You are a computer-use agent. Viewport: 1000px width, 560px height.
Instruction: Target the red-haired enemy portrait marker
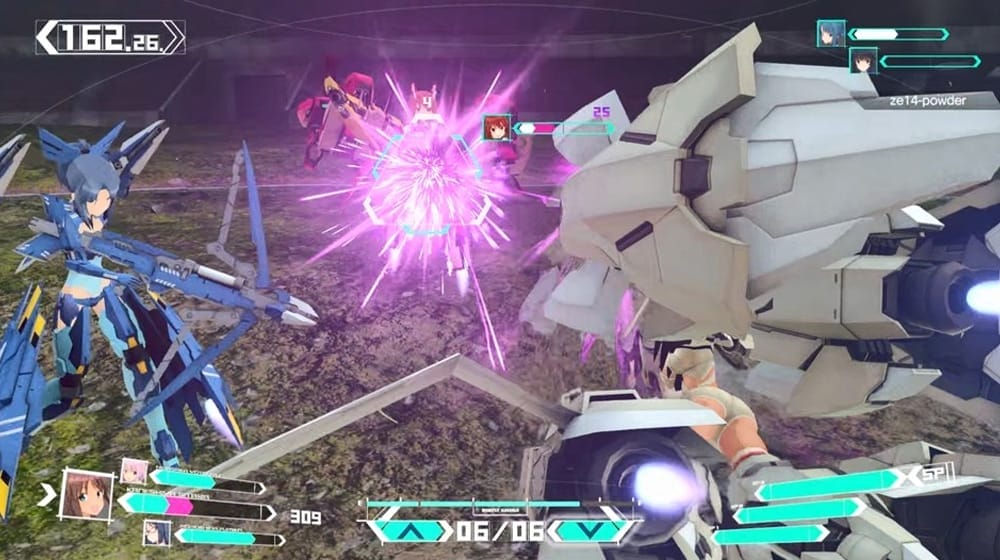[x=497, y=128]
